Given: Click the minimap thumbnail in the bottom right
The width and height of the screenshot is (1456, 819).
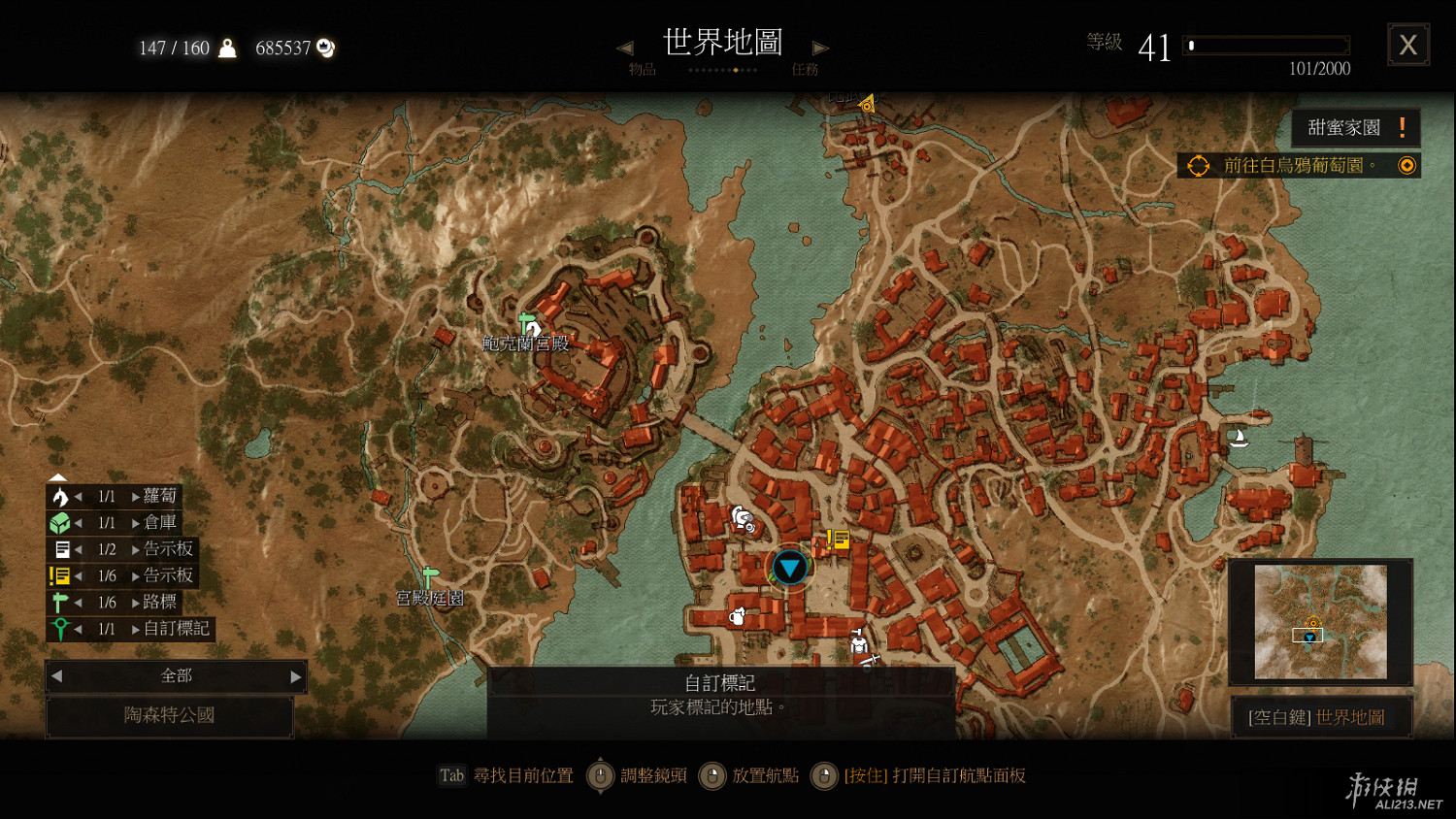Looking at the screenshot, I should coord(1320,621).
